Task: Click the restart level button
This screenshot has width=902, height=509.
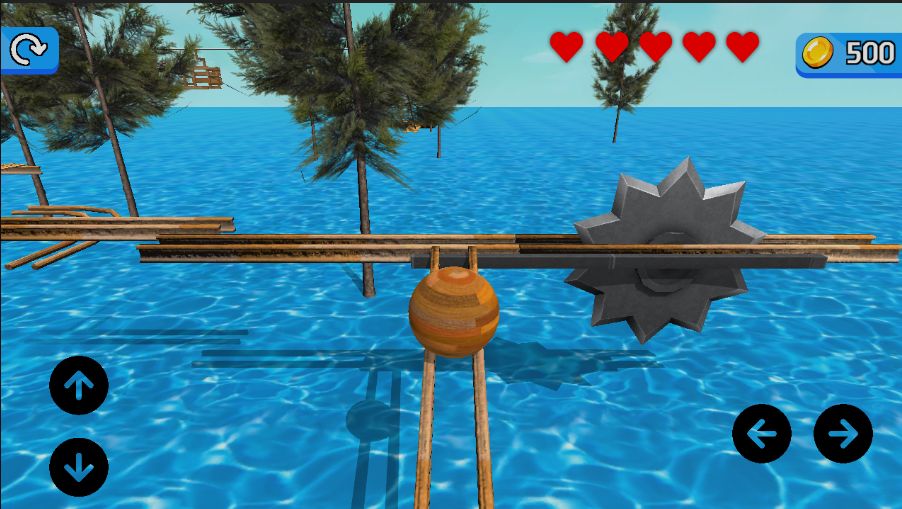Action: pos(28,49)
